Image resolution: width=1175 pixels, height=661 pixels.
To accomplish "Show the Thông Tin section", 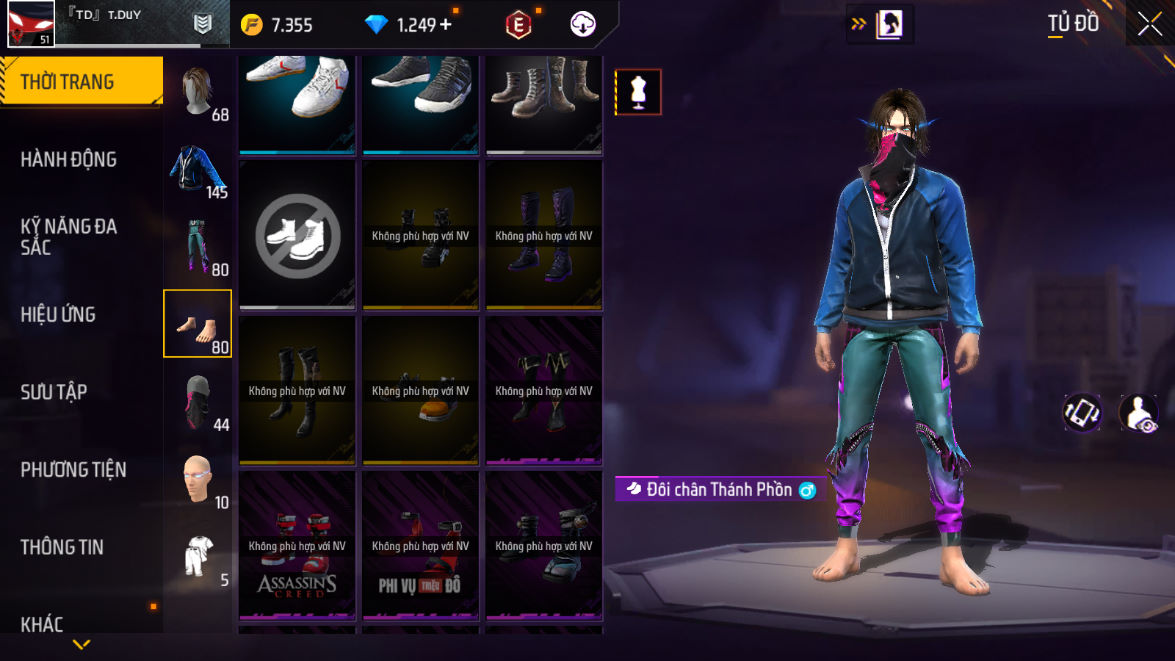I will pos(63,546).
